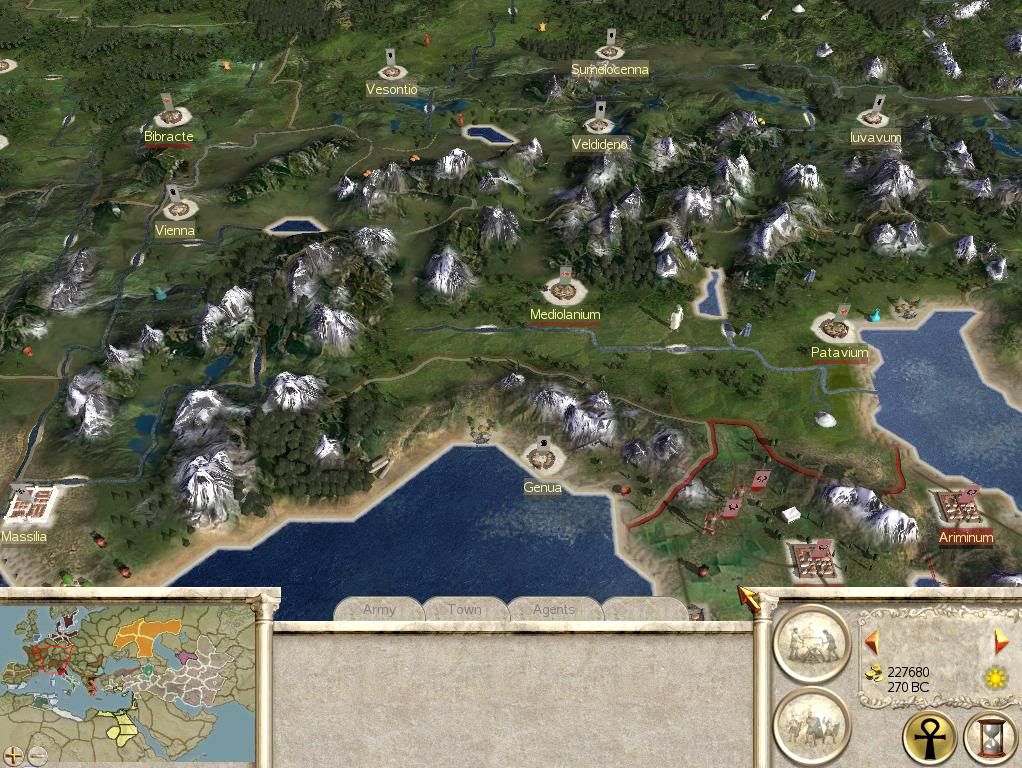This screenshot has height=768, width=1022.
Task: Switch to the Army tab
Action: tap(379, 609)
